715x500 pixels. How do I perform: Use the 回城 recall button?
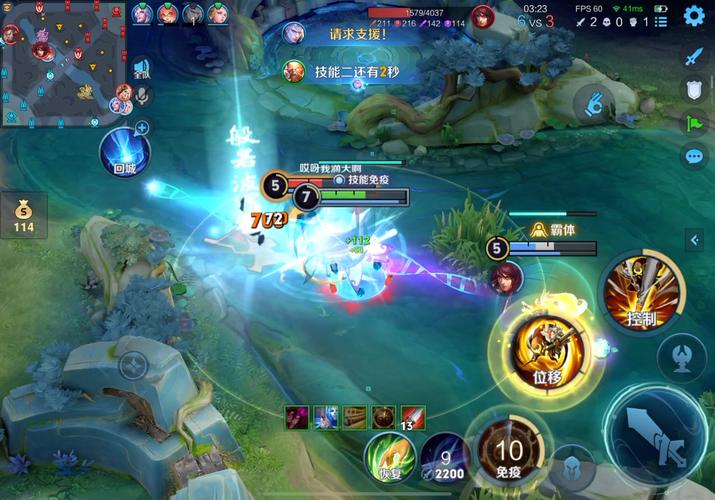[x=124, y=155]
